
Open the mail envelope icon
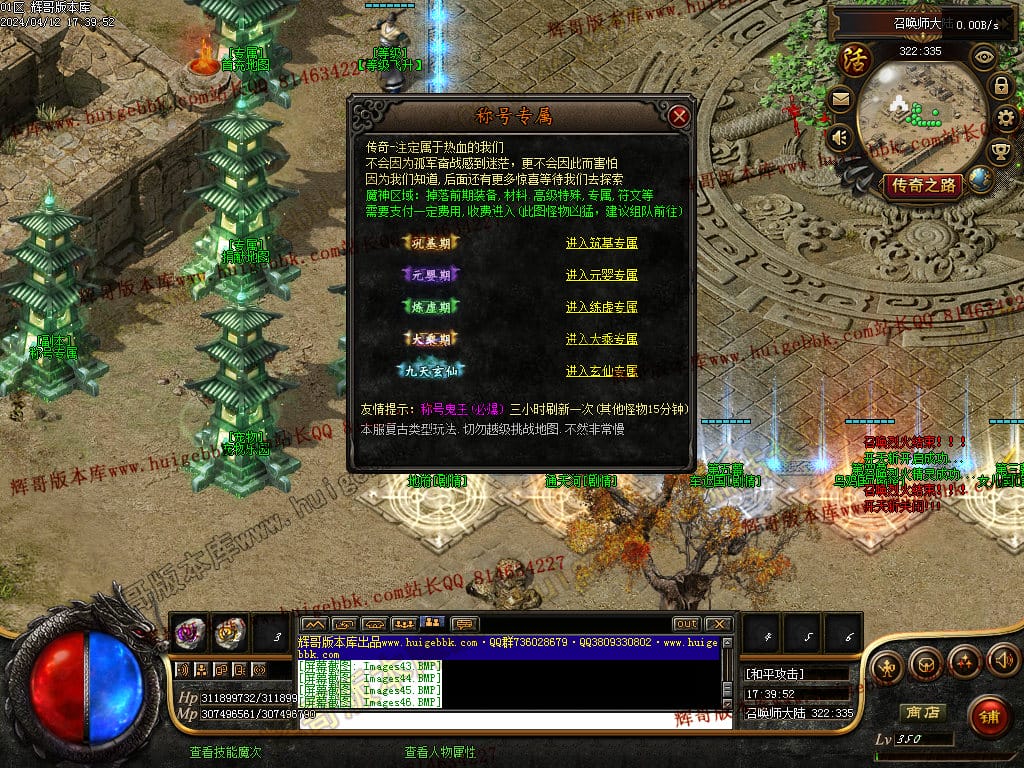[x=840, y=99]
